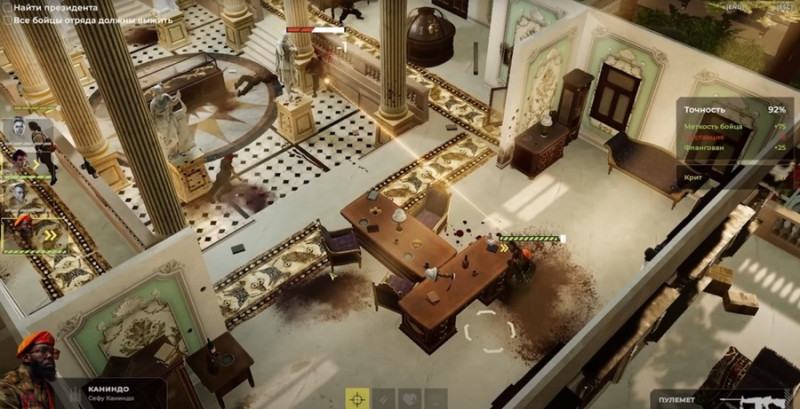
Task: Select the red-beret squad member portrait
Action: click(20, 229)
